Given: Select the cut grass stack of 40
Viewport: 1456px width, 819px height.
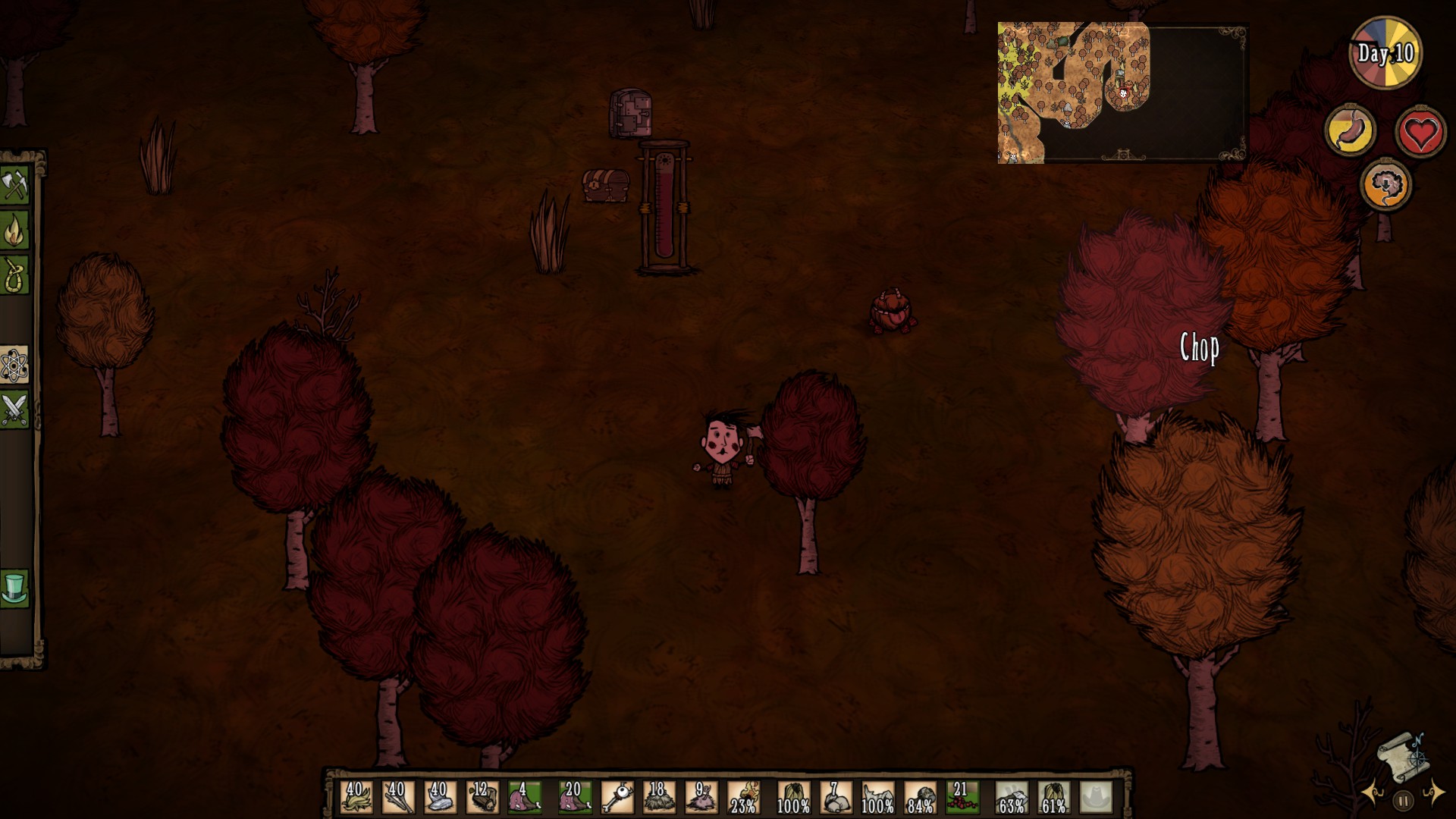Looking at the screenshot, I should tap(356, 798).
